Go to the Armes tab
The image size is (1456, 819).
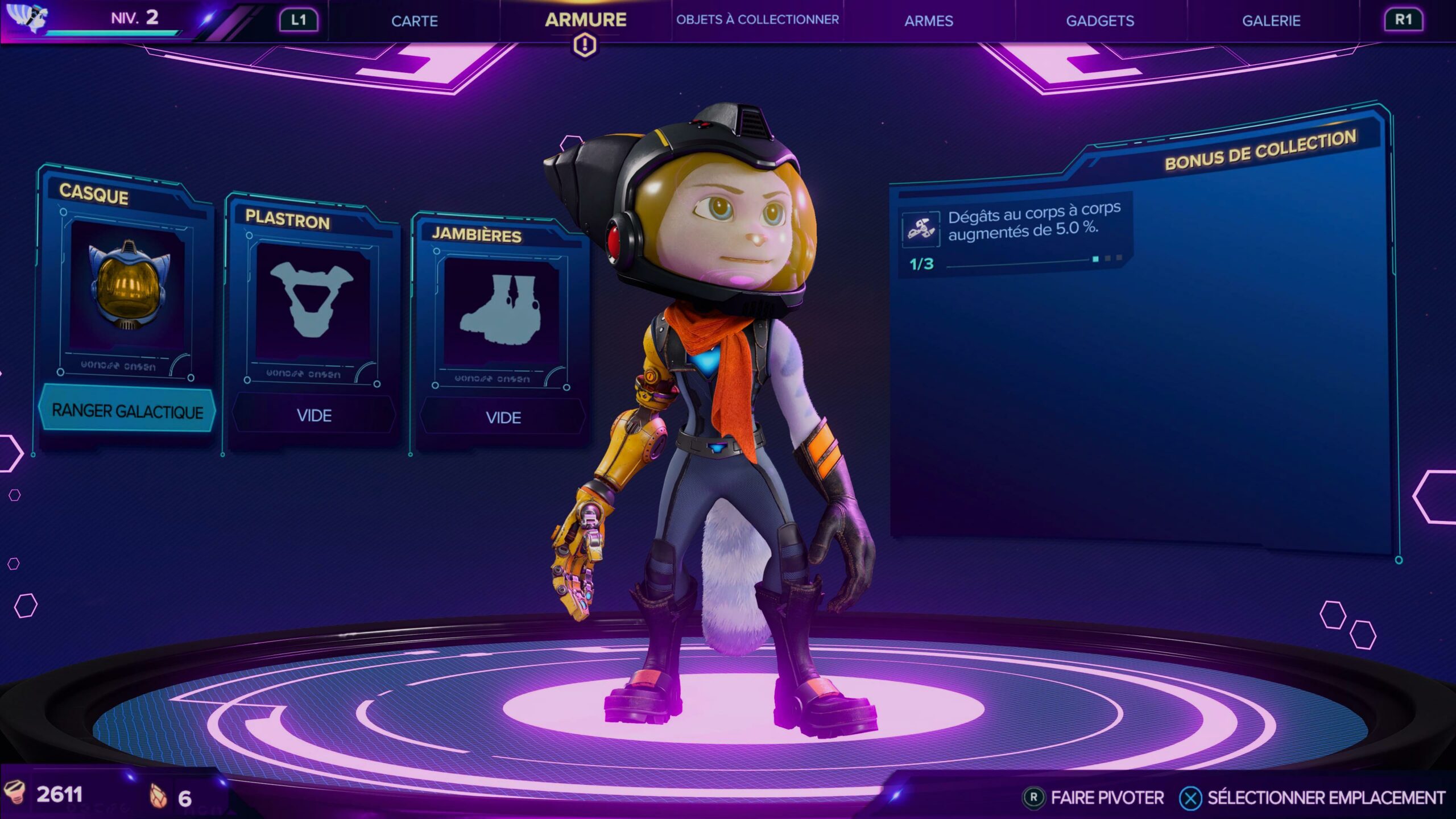pyautogui.click(x=928, y=21)
